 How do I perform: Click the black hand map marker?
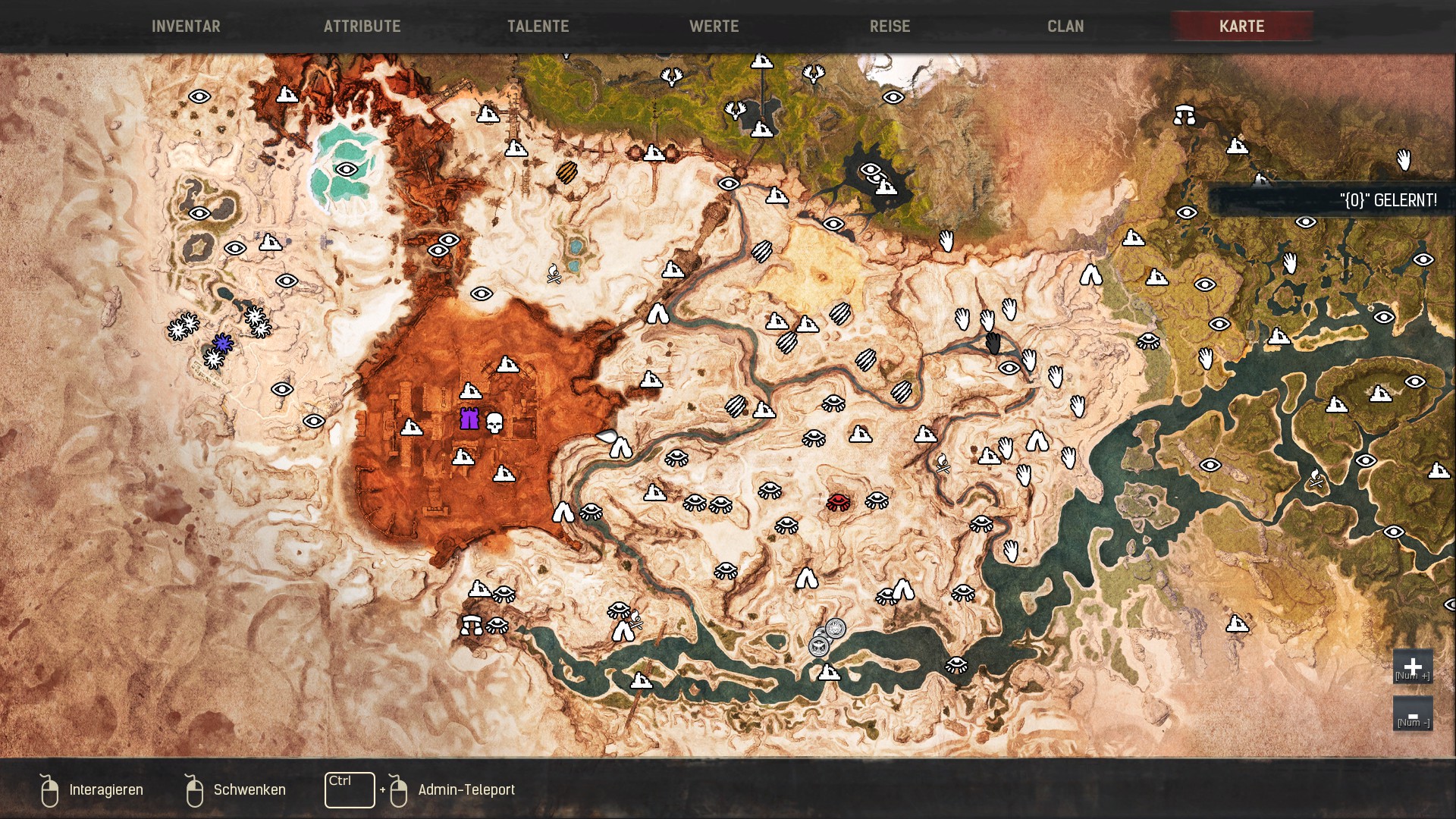pos(993,344)
